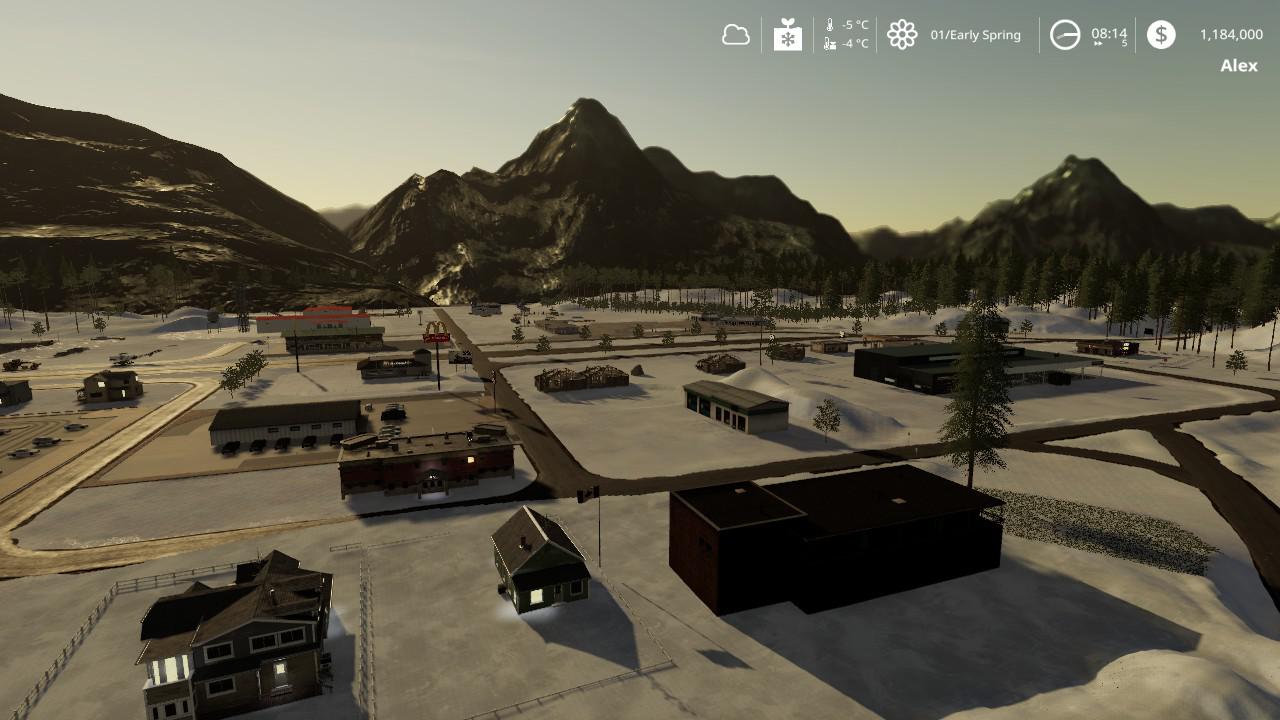
Task: Click the cloud weather icon
Action: point(735,35)
